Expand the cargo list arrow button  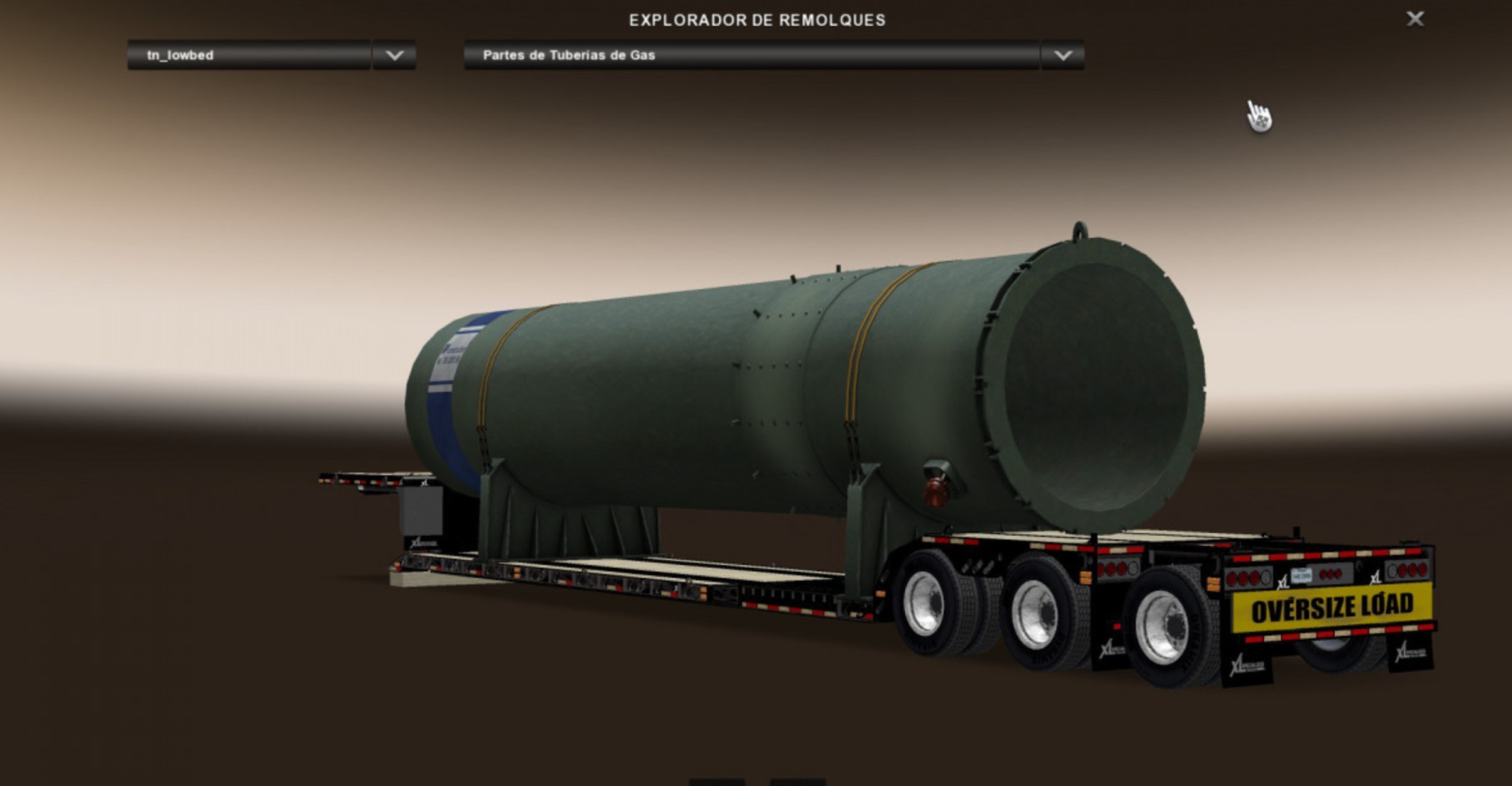point(1062,55)
